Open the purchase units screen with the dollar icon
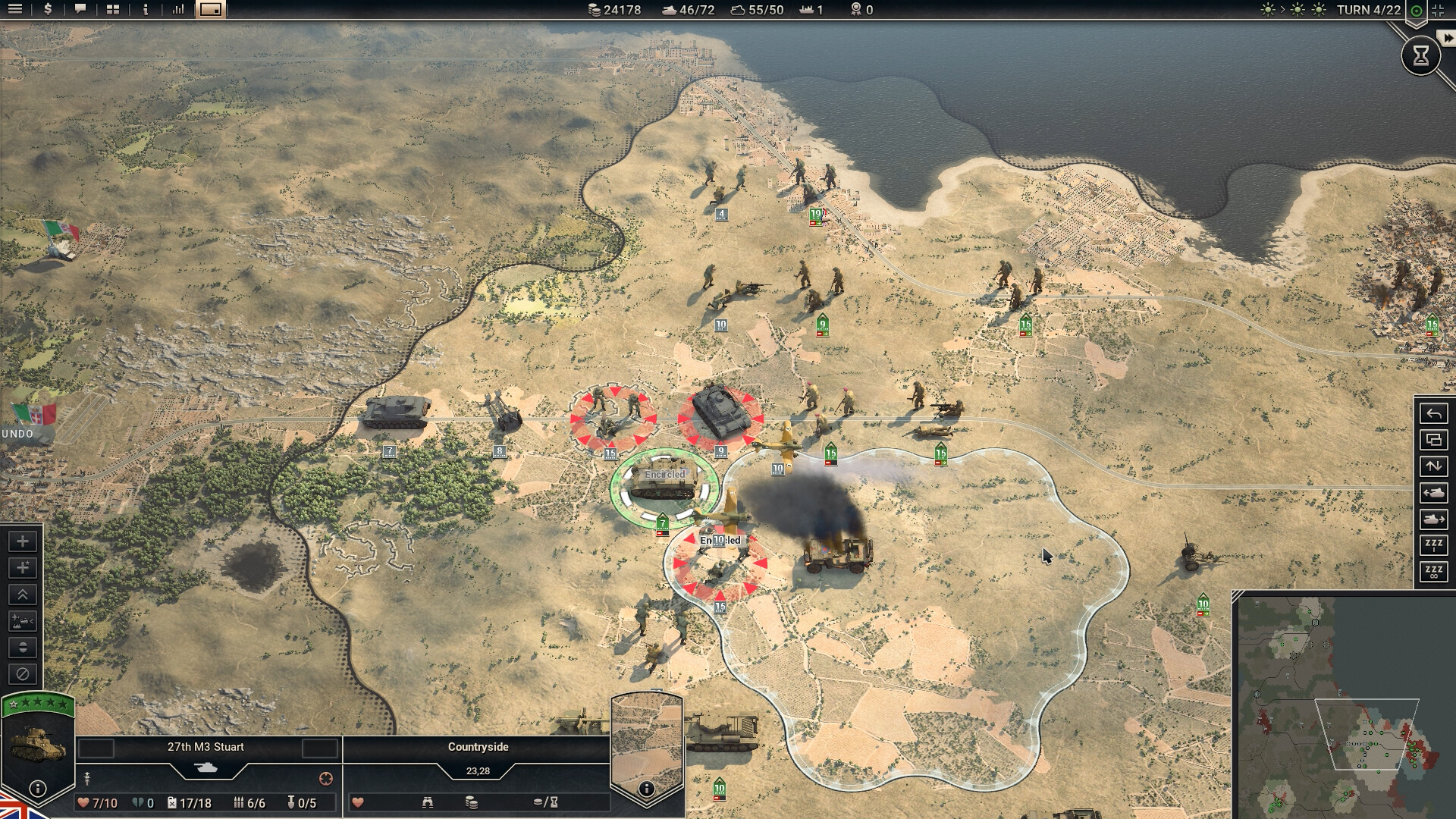This screenshot has width=1456, height=819. (47, 10)
